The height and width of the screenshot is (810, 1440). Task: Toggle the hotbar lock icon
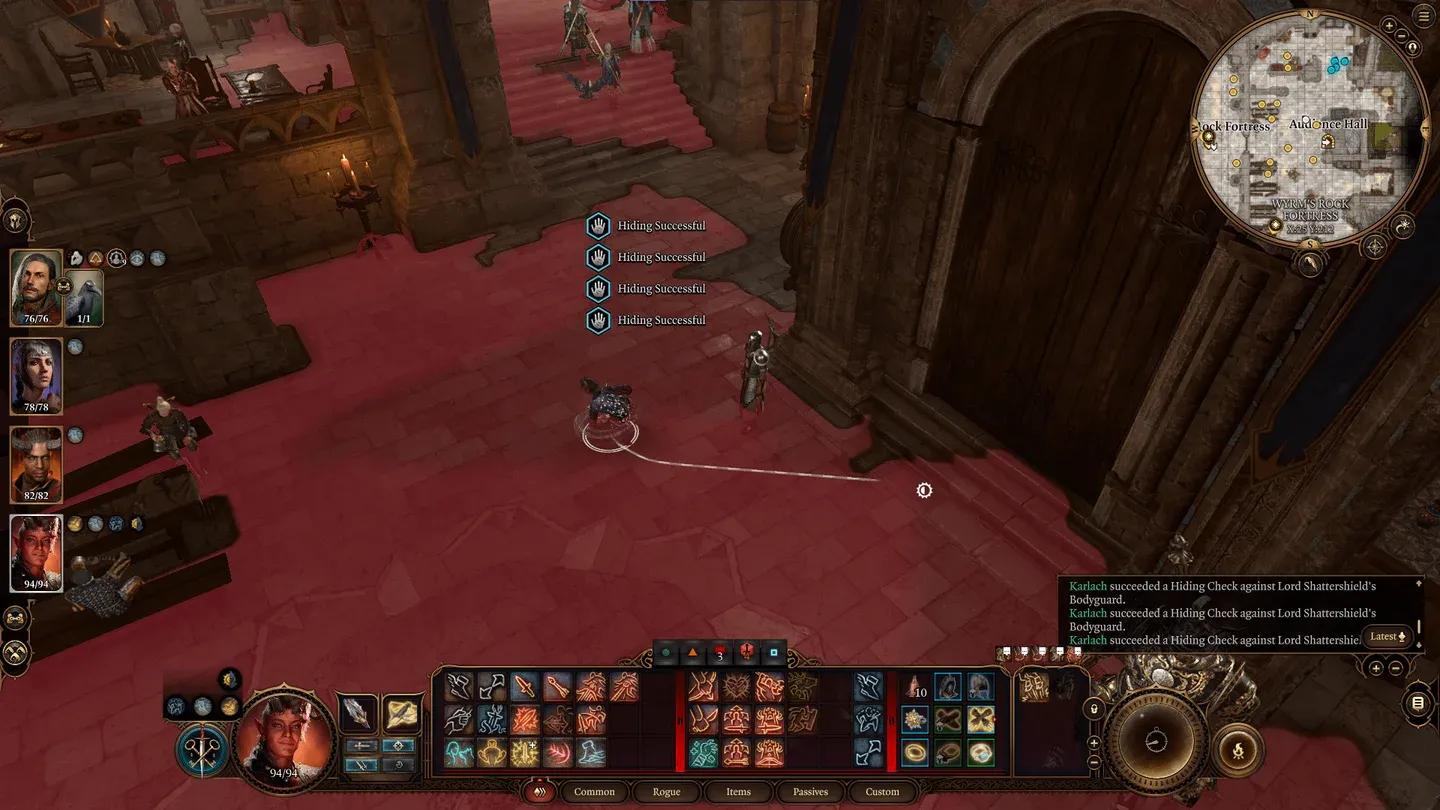pyautogui.click(x=1093, y=709)
